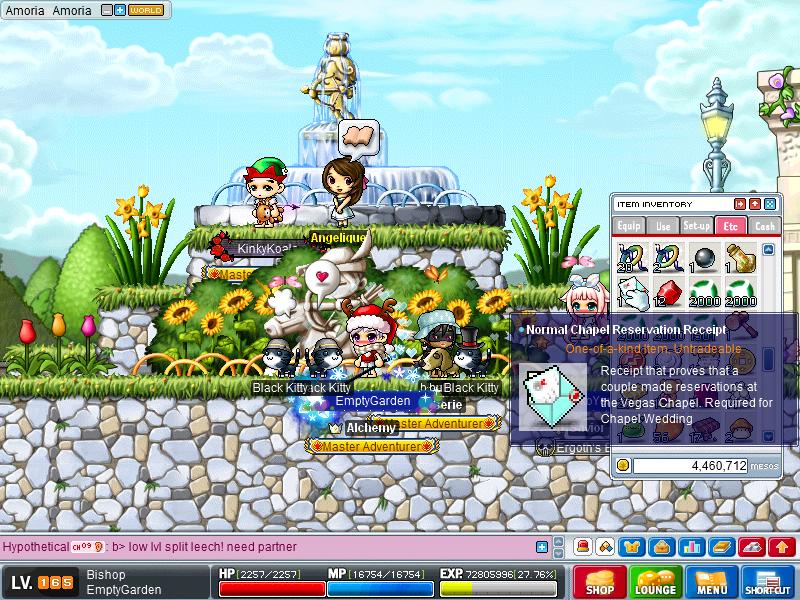This screenshot has width=800, height=600.
Task: Open the Cash Shop
Action: pos(599,582)
